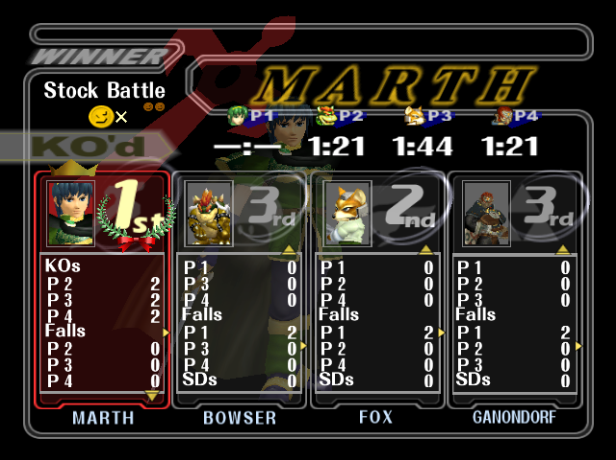Select the P2 Bowser stock icon

coord(325,115)
